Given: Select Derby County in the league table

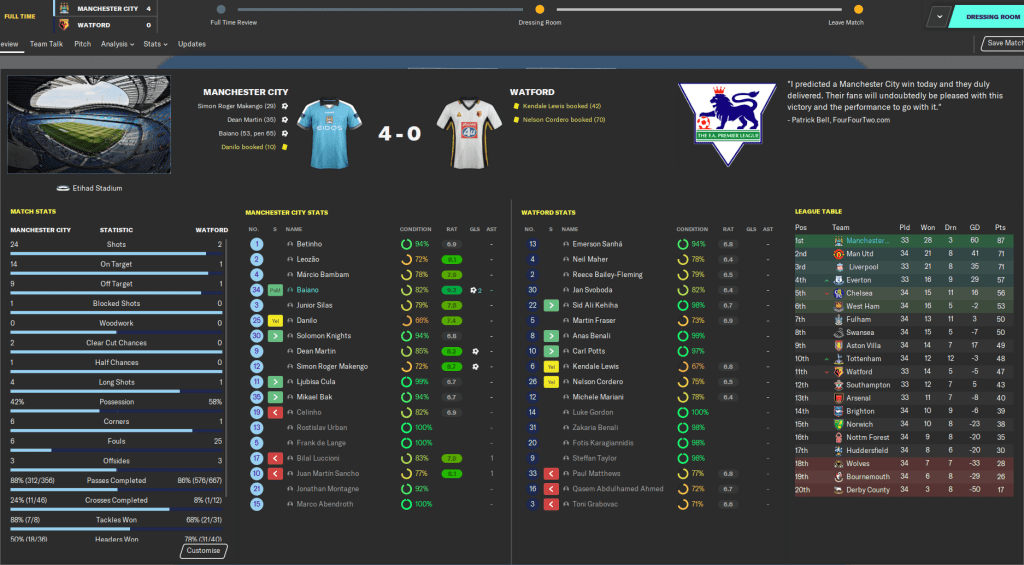Looking at the screenshot, I should click(868, 489).
